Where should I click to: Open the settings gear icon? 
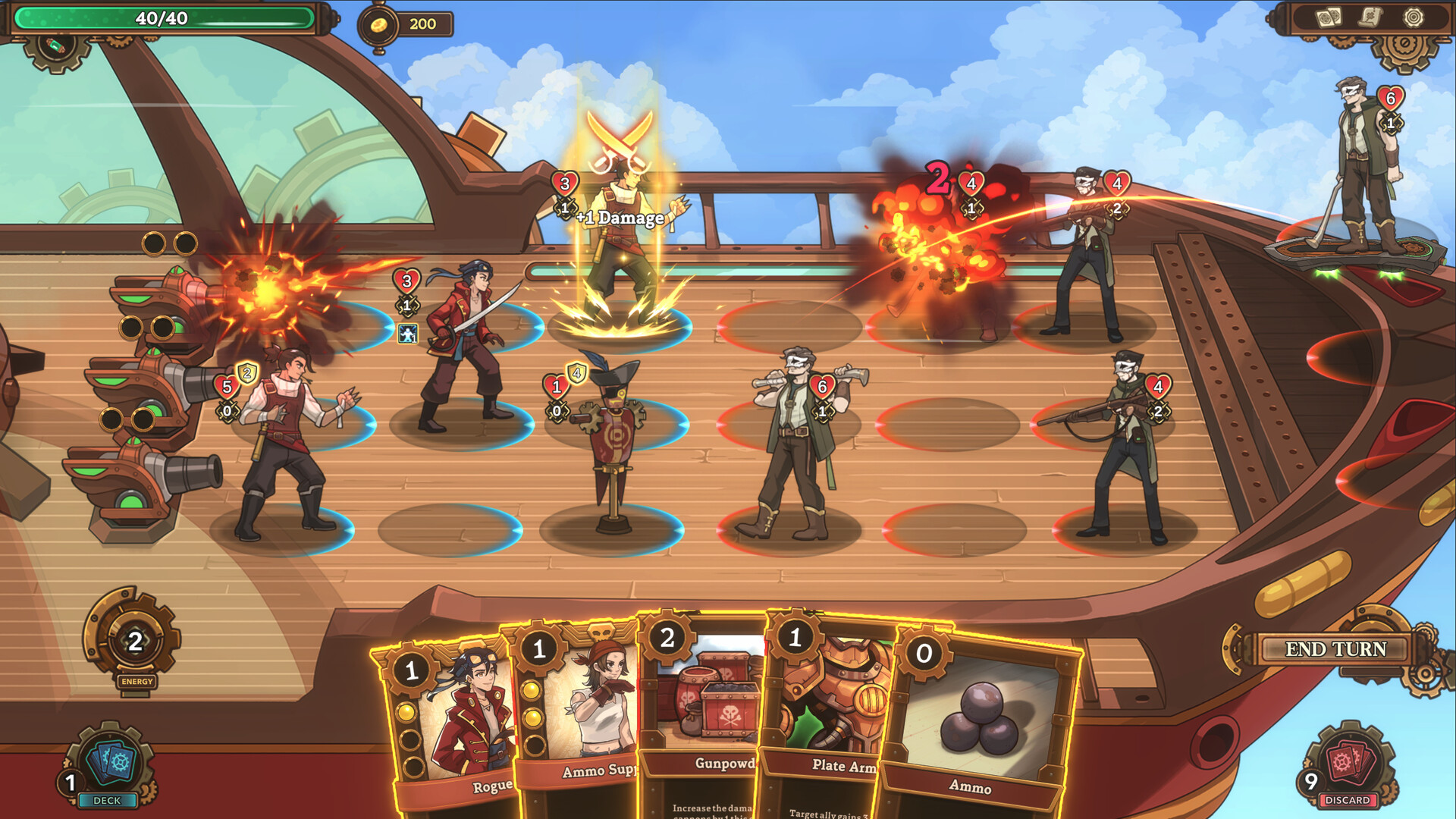(x=1413, y=17)
